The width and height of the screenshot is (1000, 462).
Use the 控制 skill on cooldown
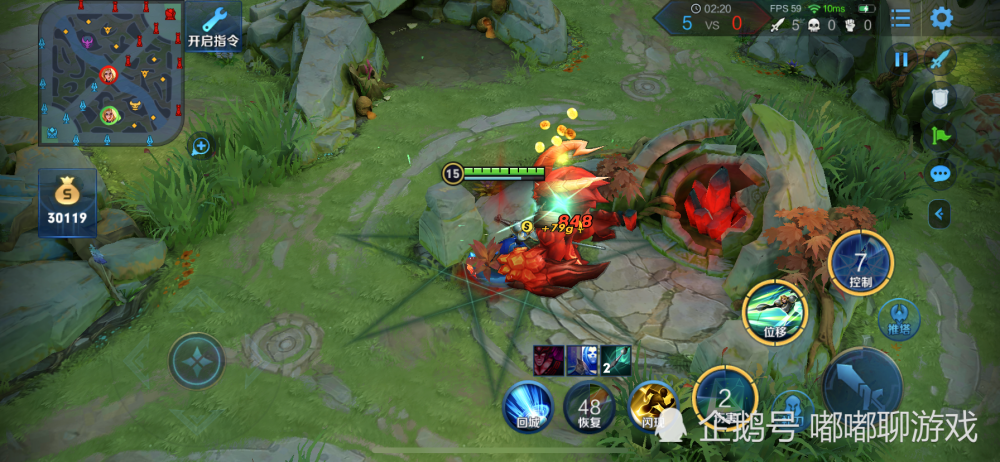click(x=860, y=264)
